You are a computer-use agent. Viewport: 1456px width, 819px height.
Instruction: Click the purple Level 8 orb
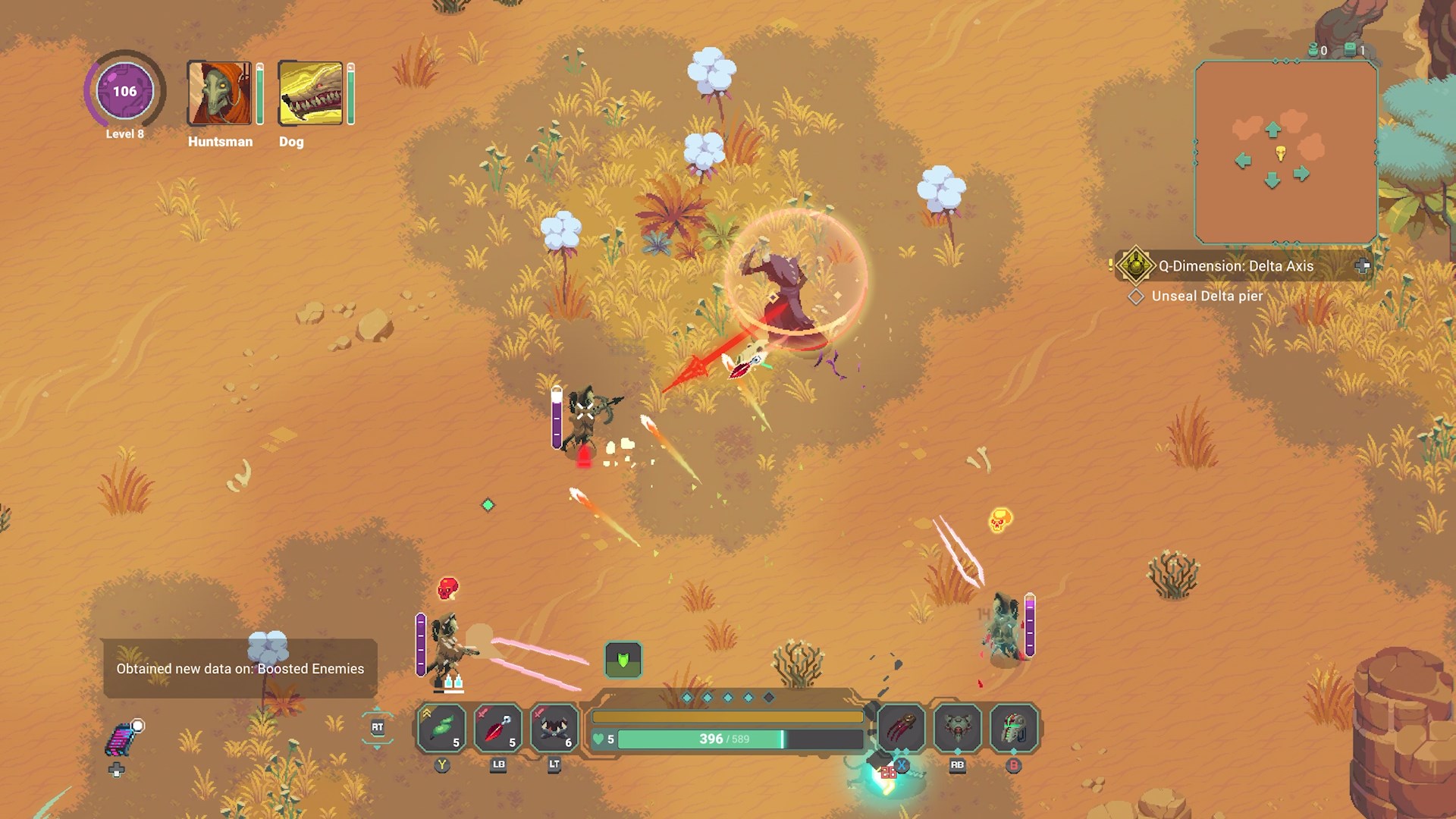[x=124, y=92]
